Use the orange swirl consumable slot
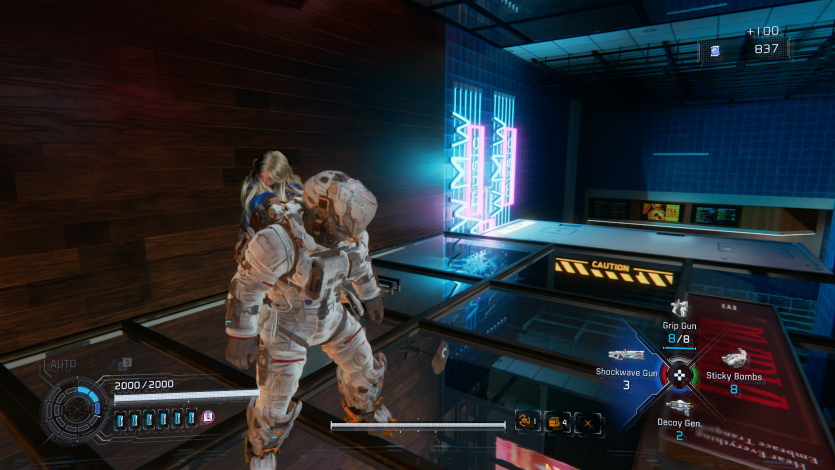 [x=525, y=423]
